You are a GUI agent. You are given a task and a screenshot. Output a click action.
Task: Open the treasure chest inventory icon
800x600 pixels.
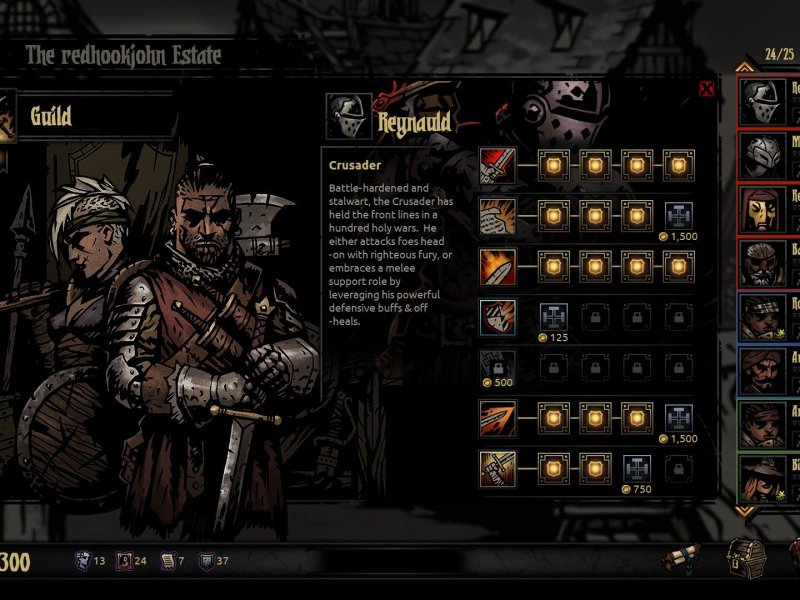(x=745, y=556)
